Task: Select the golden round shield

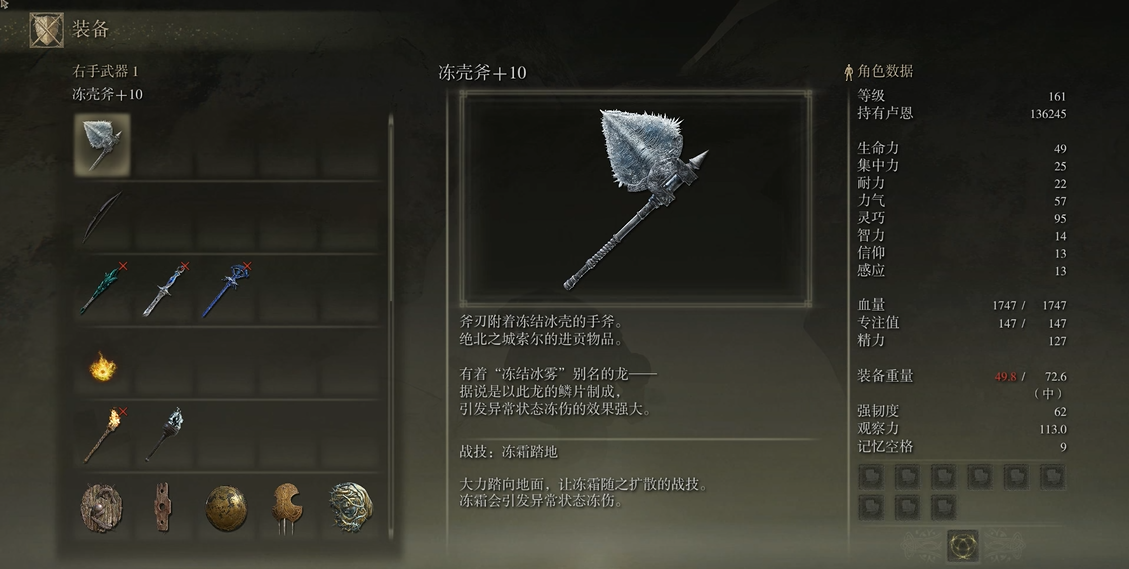Action: tap(226, 507)
